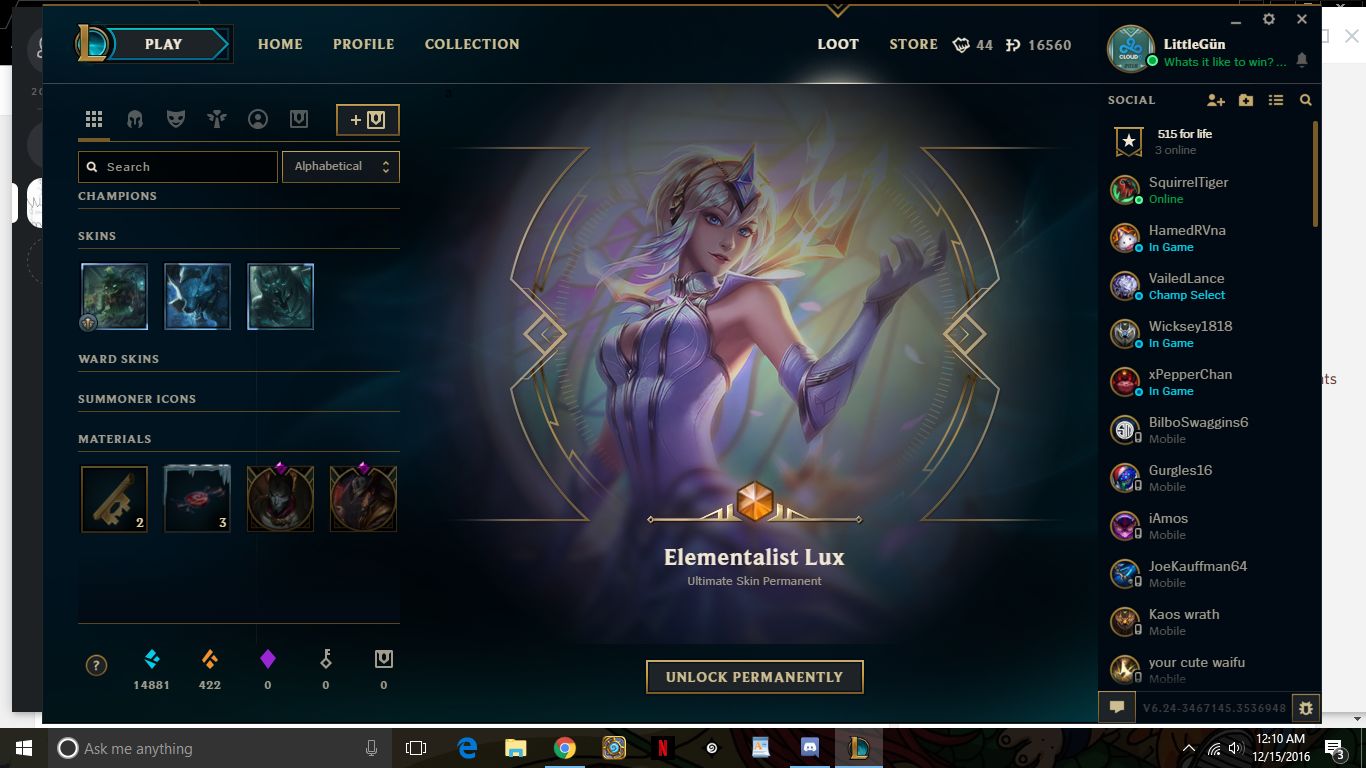Select the ward skins loot filter

(x=216, y=118)
